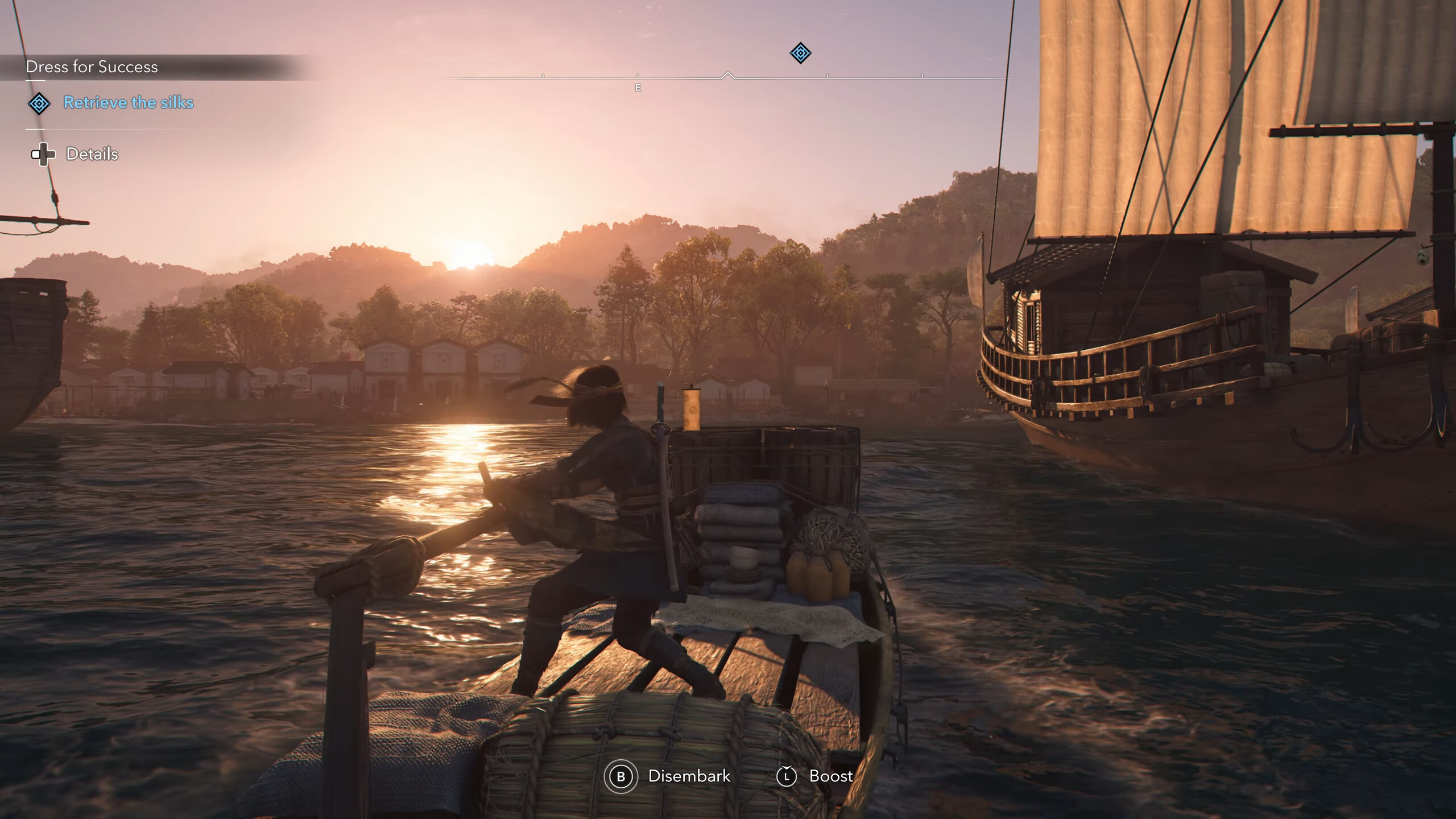Click the Dress for Success quest title
This screenshot has height=819, width=1456.
93,67
